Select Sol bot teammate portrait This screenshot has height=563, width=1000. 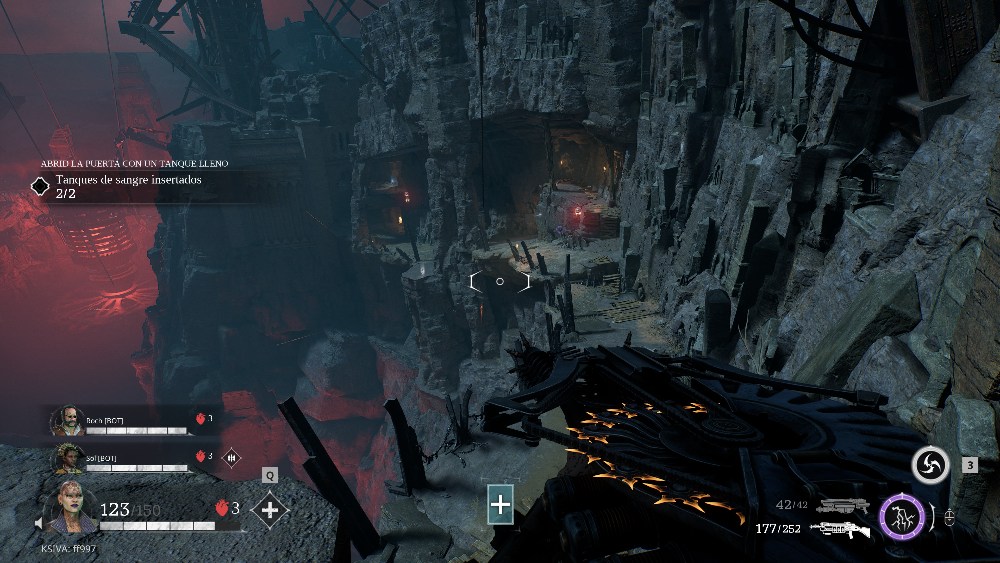[x=68, y=457]
